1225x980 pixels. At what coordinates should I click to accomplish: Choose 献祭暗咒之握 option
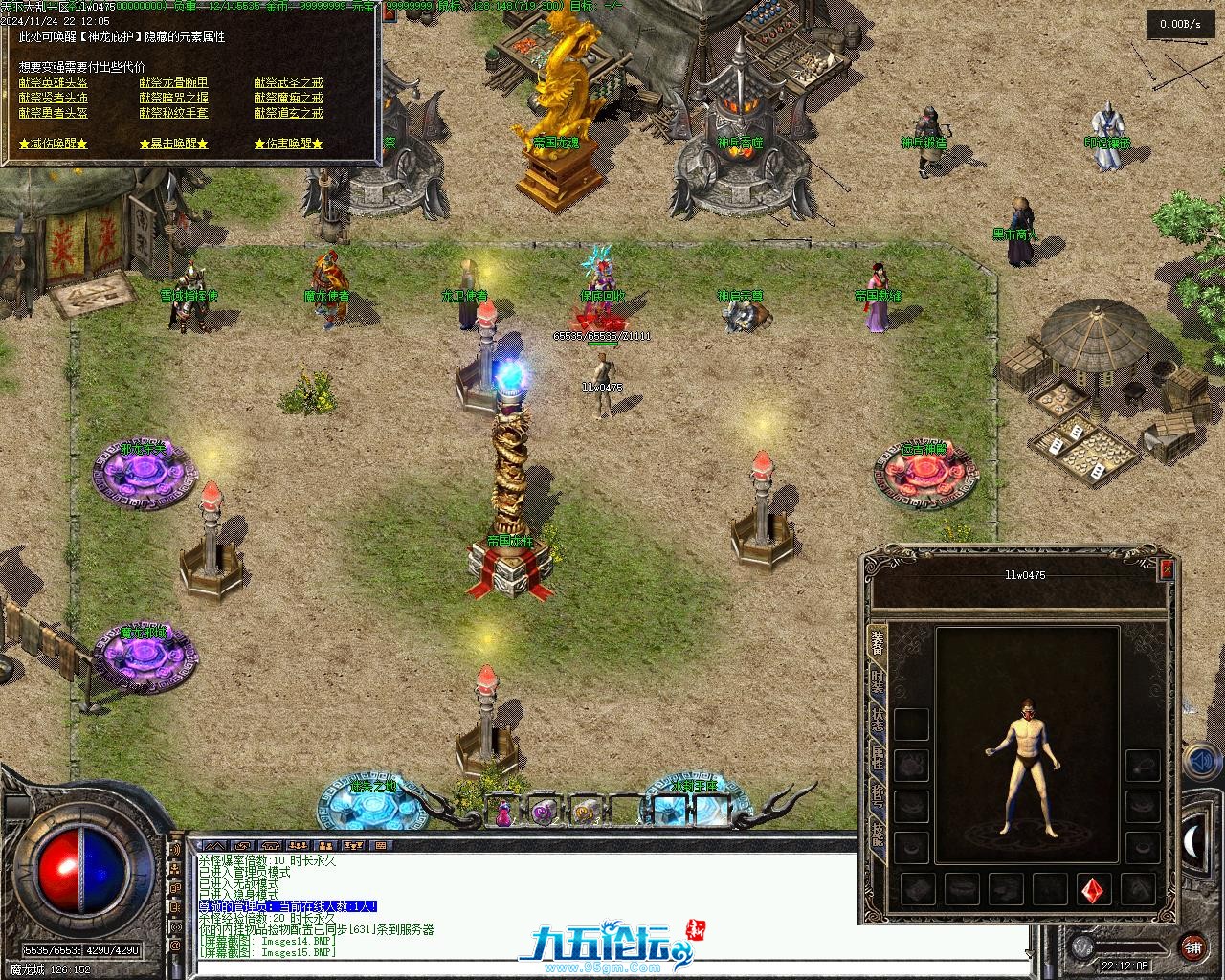pyautogui.click(x=173, y=98)
